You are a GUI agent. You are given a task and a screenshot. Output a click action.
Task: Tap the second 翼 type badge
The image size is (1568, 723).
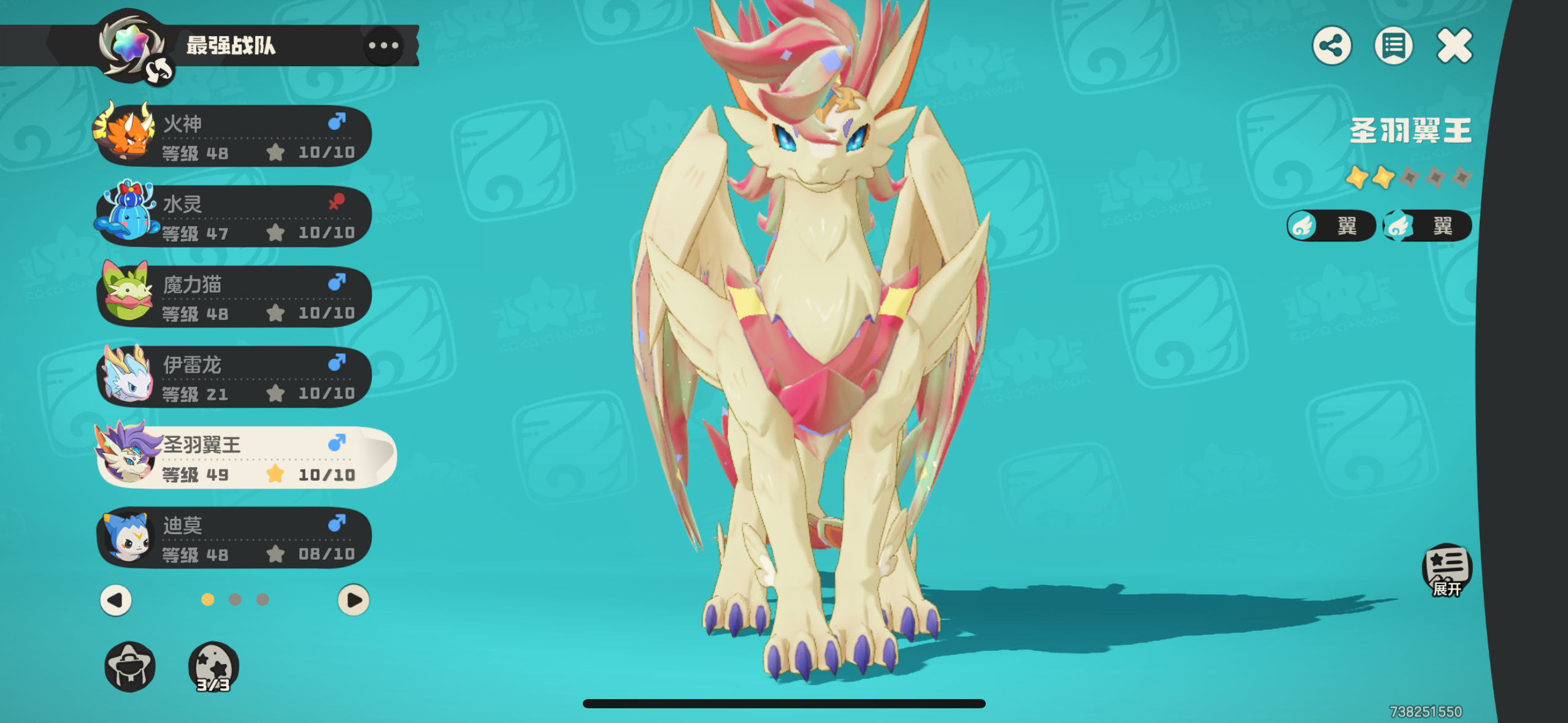1427,226
